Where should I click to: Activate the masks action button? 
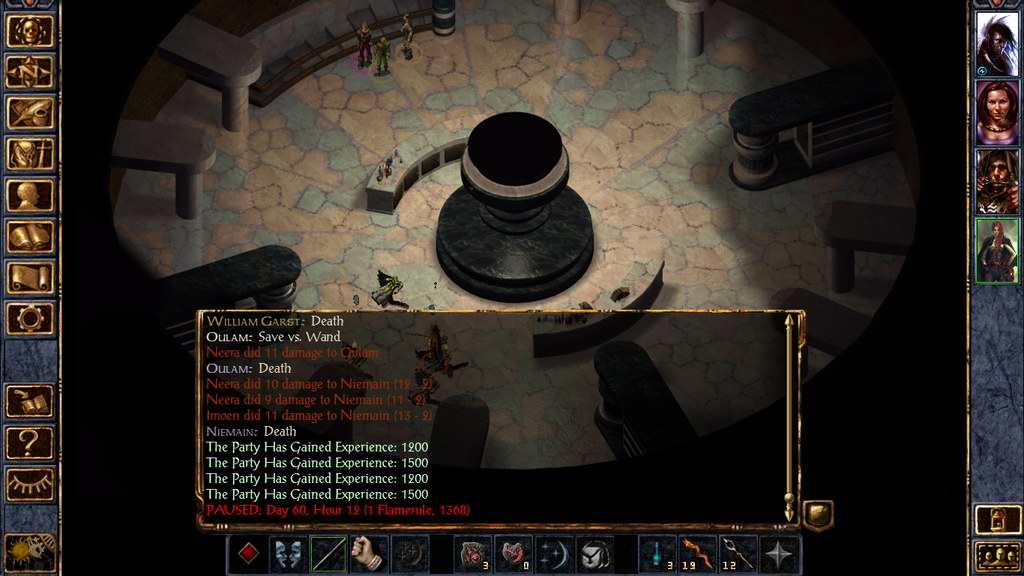(x=288, y=555)
